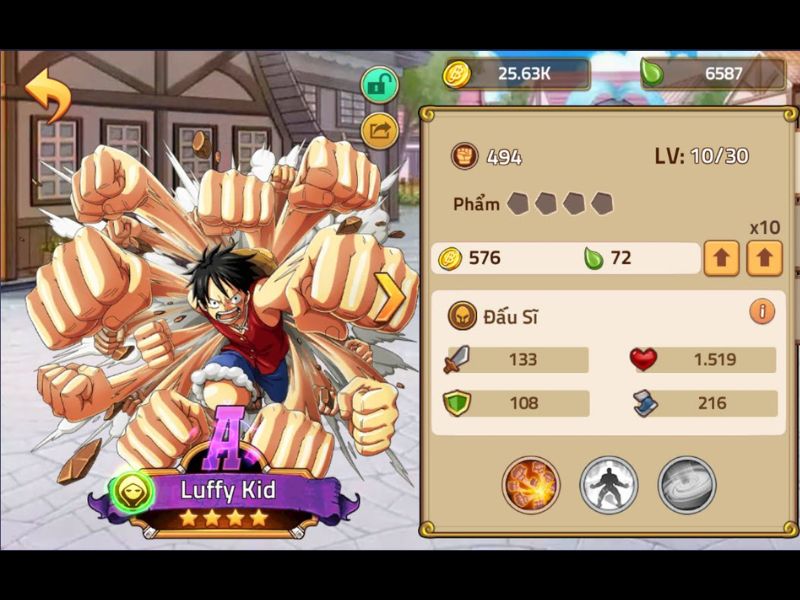Screen dimensions: 800x600
Task: Select the fiery fist barrage skill icon
Action: click(531, 485)
